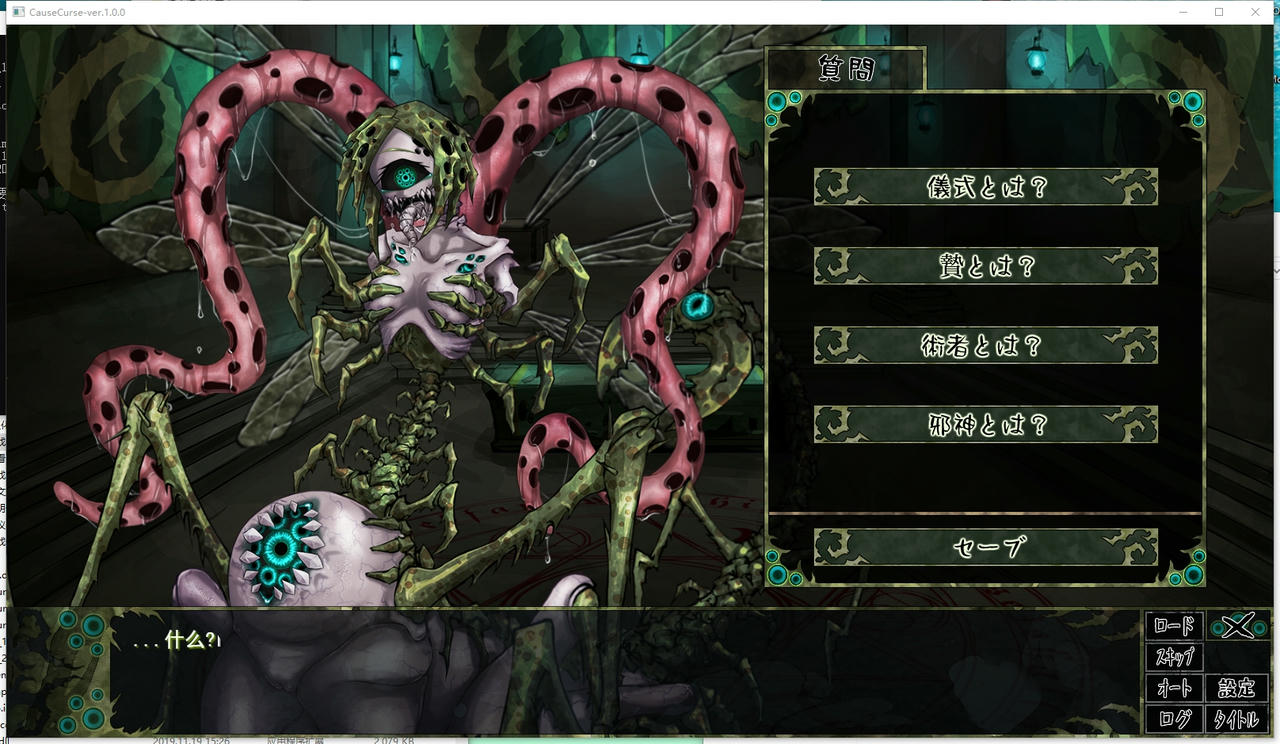Ask the "儀式とは？" (ritual) question
The image size is (1280, 744).
click(986, 187)
